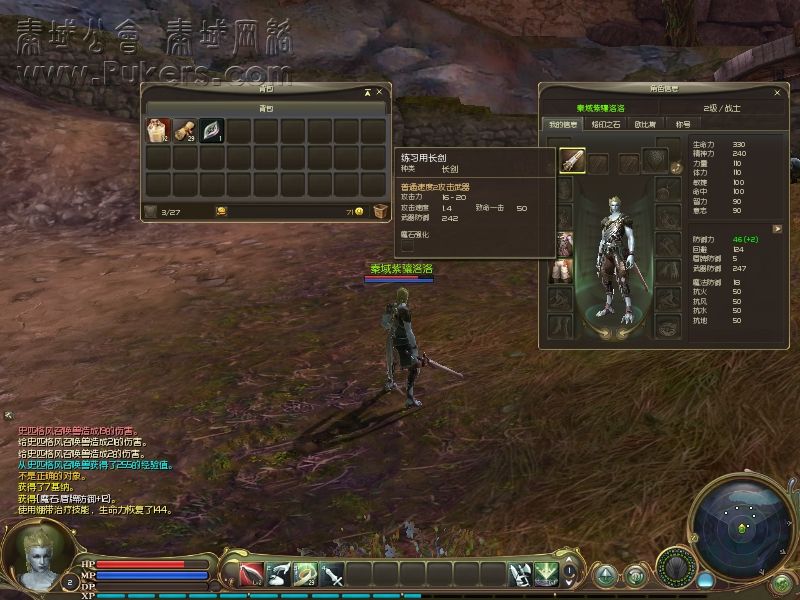Viewport: 800px width, 600px height.
Task: Select the rolled scroll item in backpack
Action: (x=184, y=131)
